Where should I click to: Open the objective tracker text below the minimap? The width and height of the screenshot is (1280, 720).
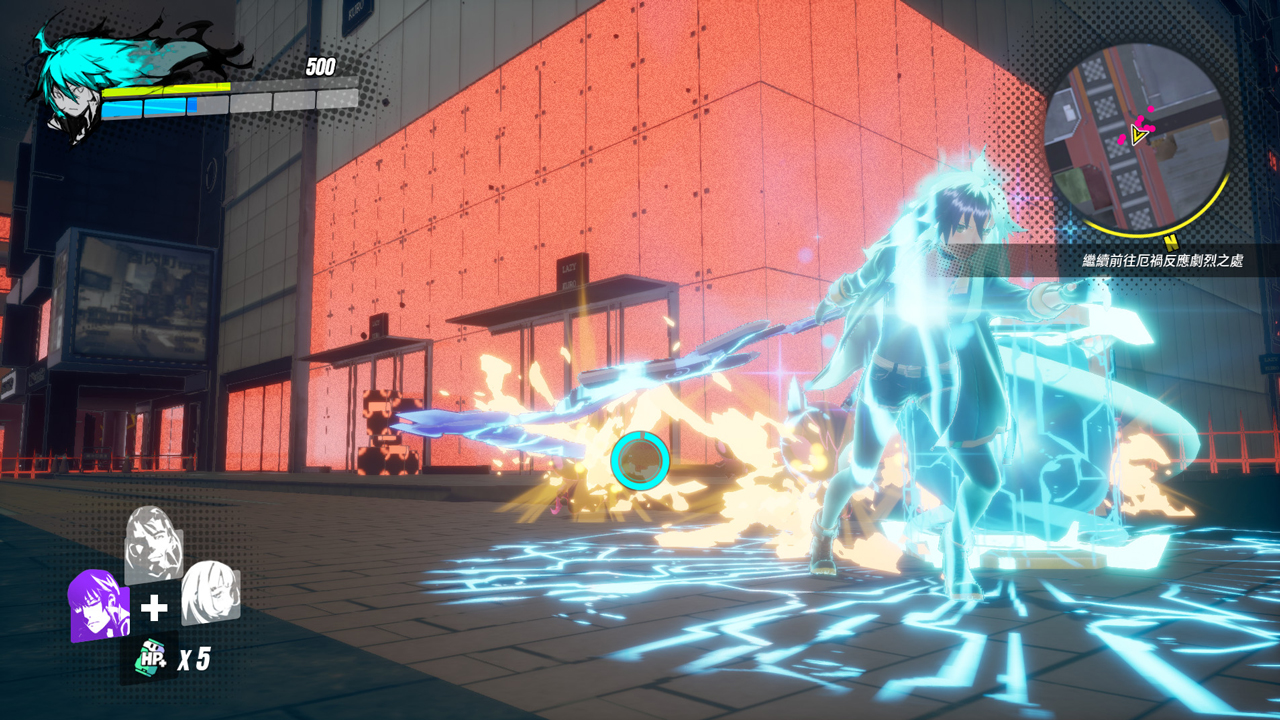1162,261
